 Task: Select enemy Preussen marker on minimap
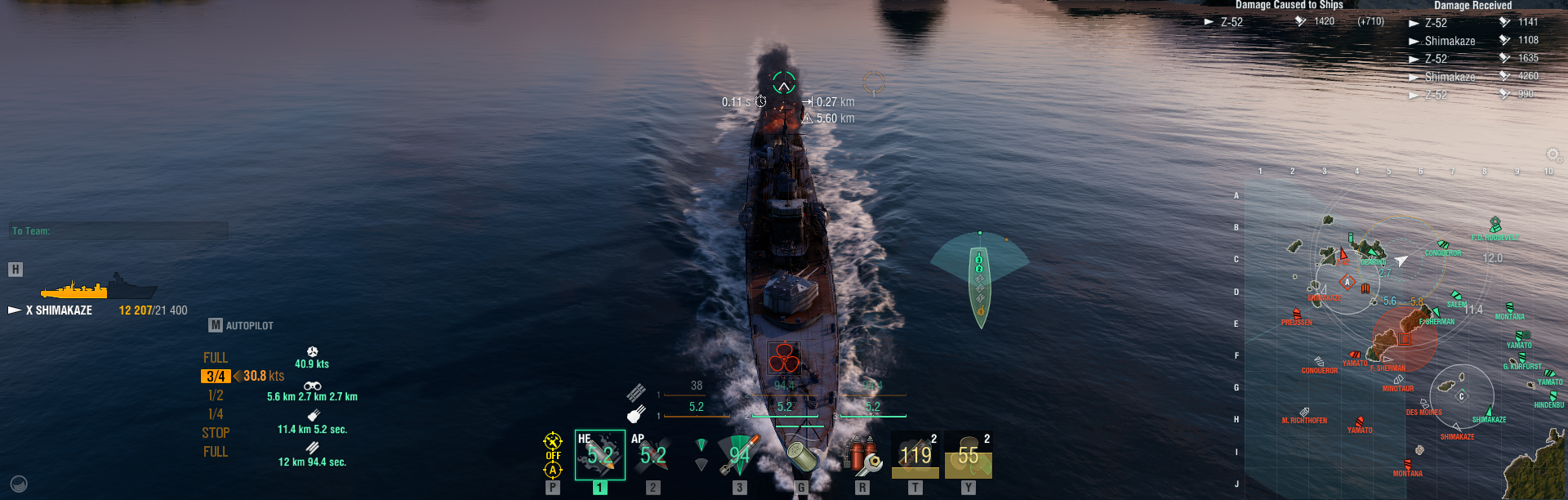pos(1297,315)
